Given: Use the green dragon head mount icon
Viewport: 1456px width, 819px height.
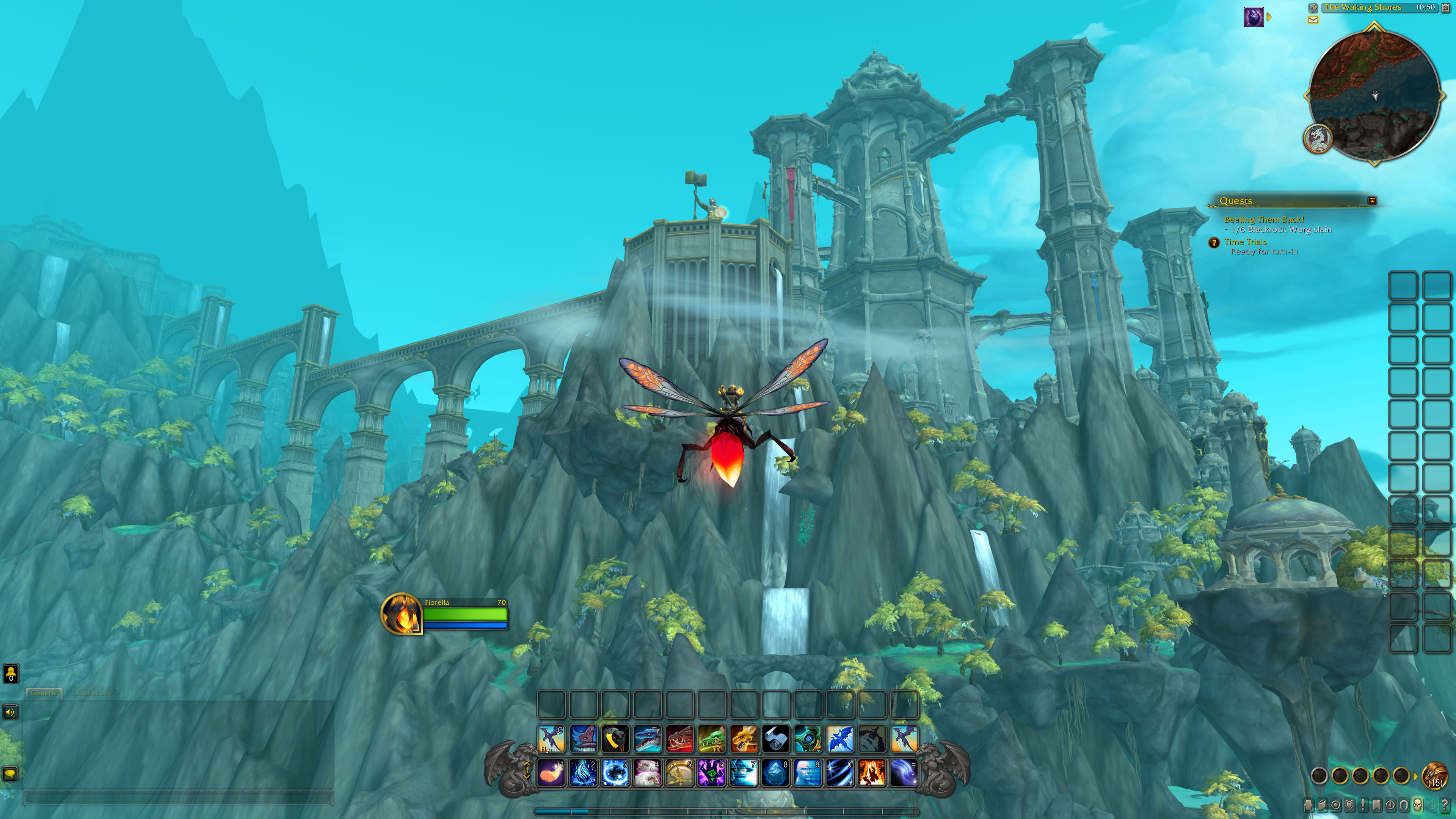Looking at the screenshot, I should pos(712,739).
